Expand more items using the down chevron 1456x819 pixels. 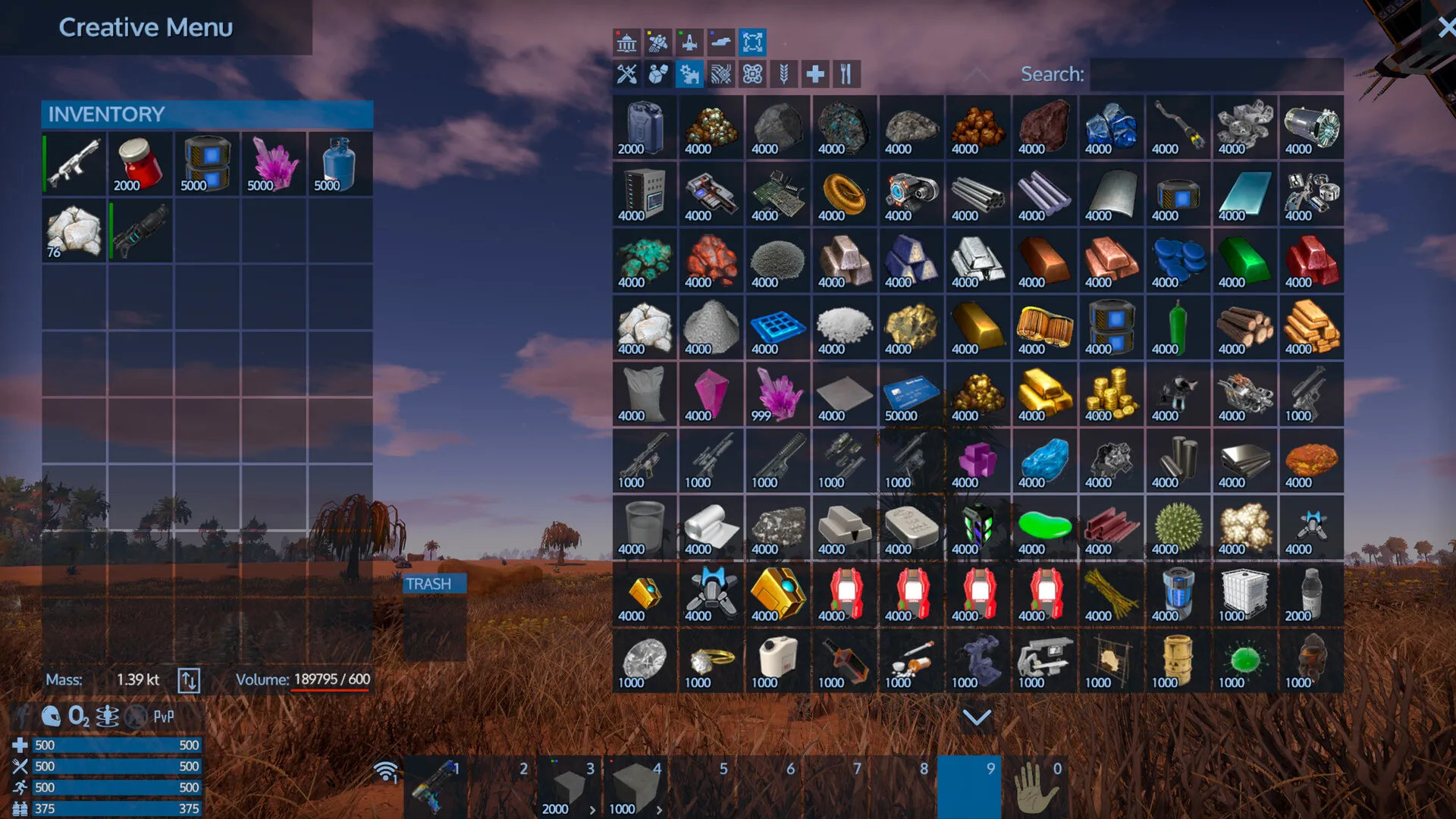coord(977,716)
